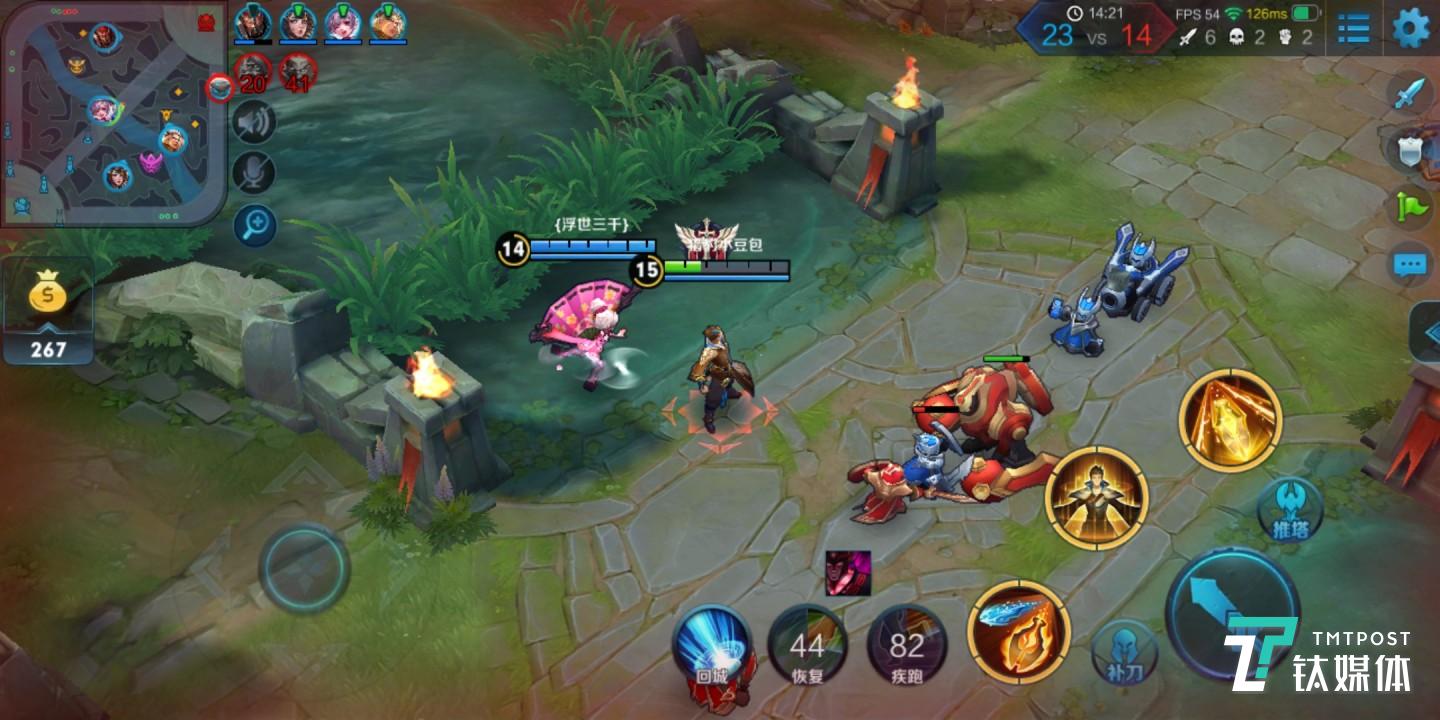Send the green flag signal
Image resolution: width=1440 pixels, height=720 pixels.
[x=1410, y=207]
